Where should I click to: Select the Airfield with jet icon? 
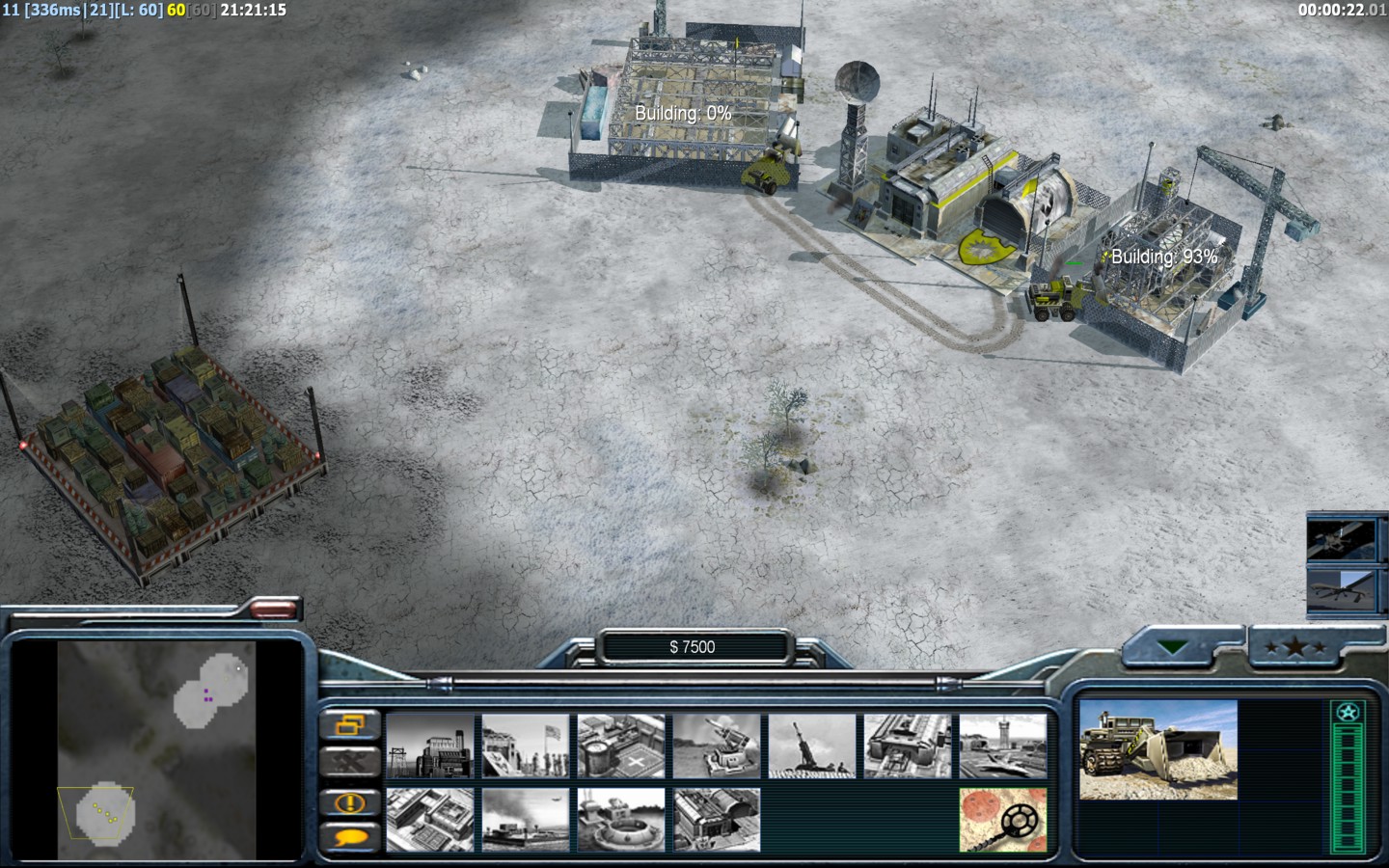[1003, 746]
